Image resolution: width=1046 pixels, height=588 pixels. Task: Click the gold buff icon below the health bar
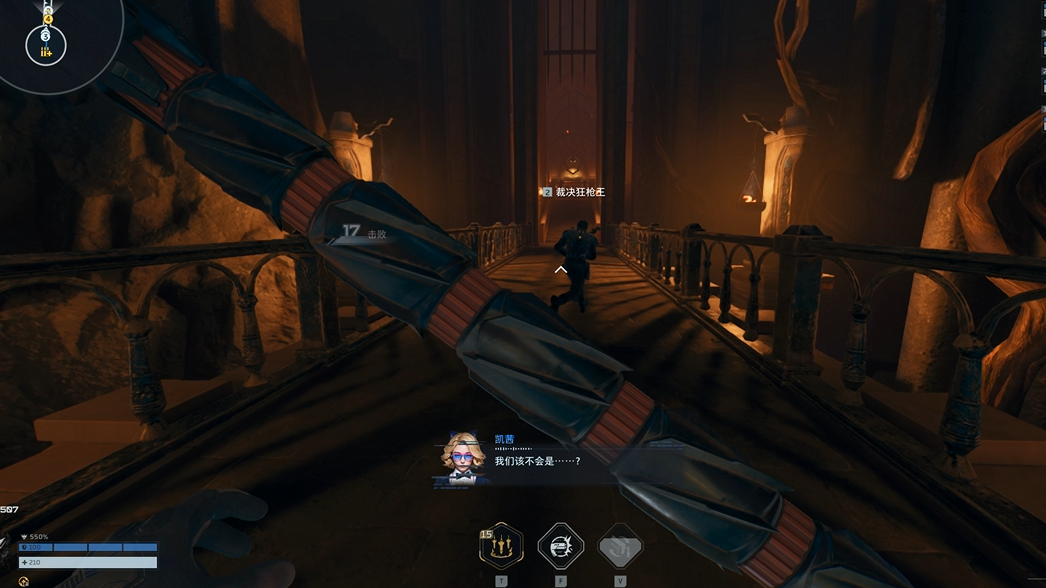coord(23,581)
